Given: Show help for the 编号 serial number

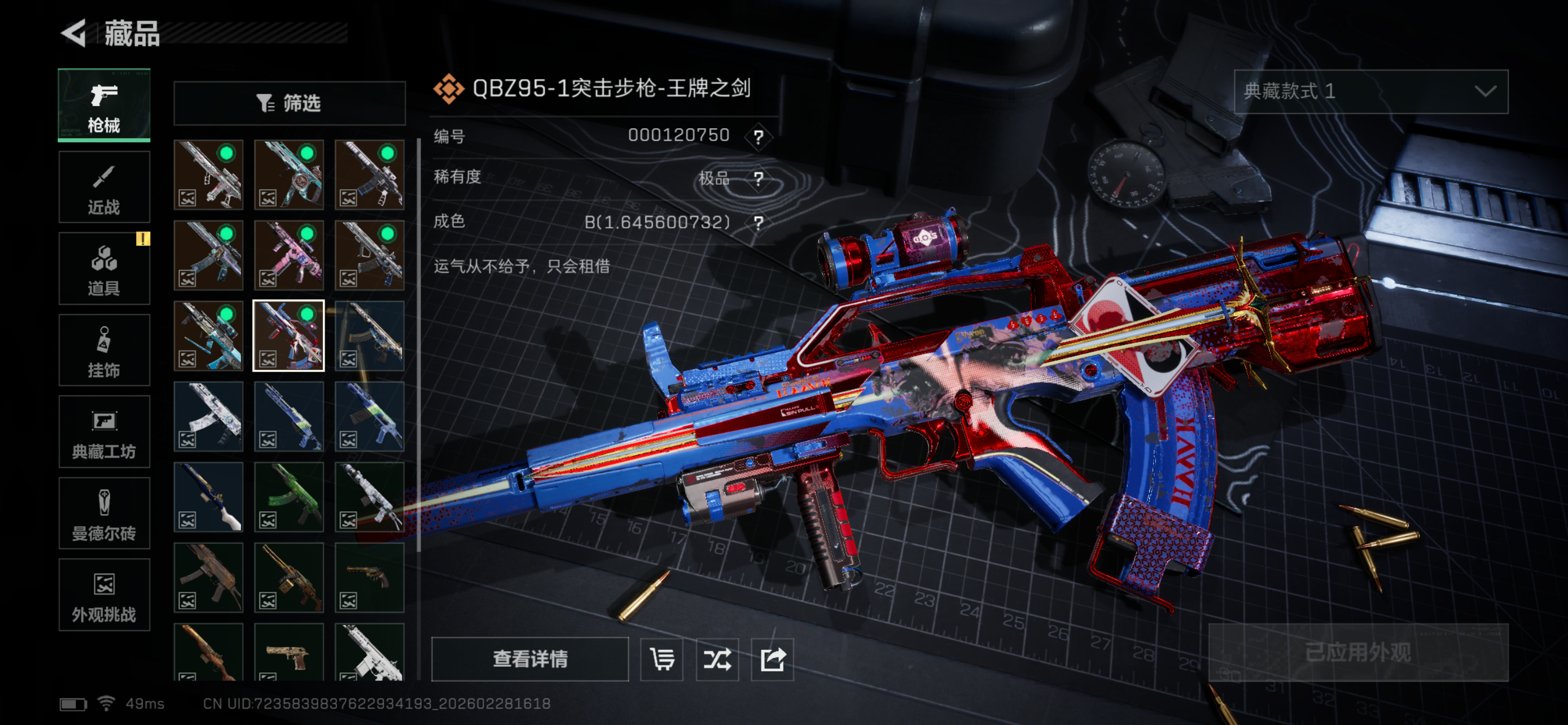Looking at the screenshot, I should (759, 136).
